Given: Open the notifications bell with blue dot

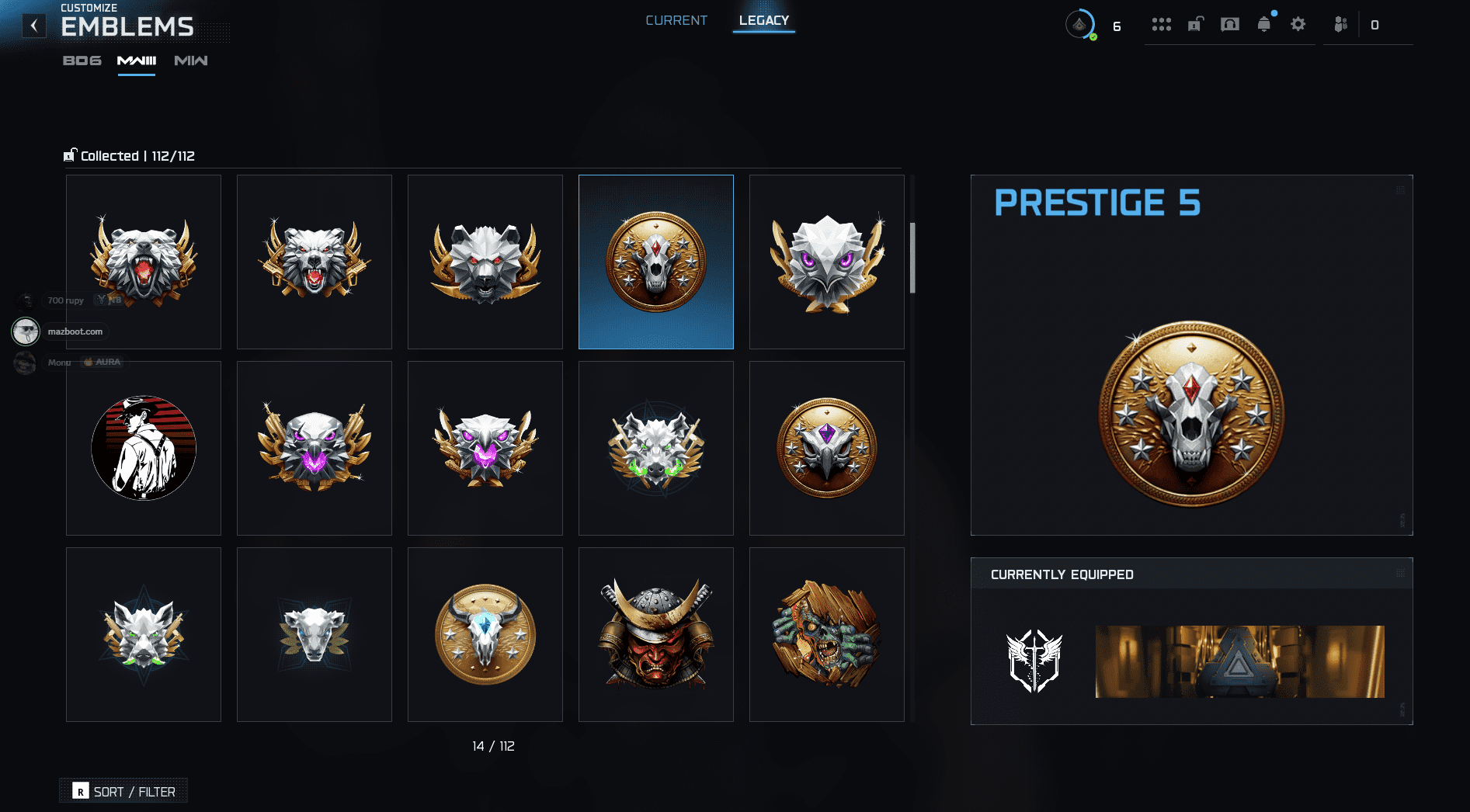Looking at the screenshot, I should pos(1263,24).
